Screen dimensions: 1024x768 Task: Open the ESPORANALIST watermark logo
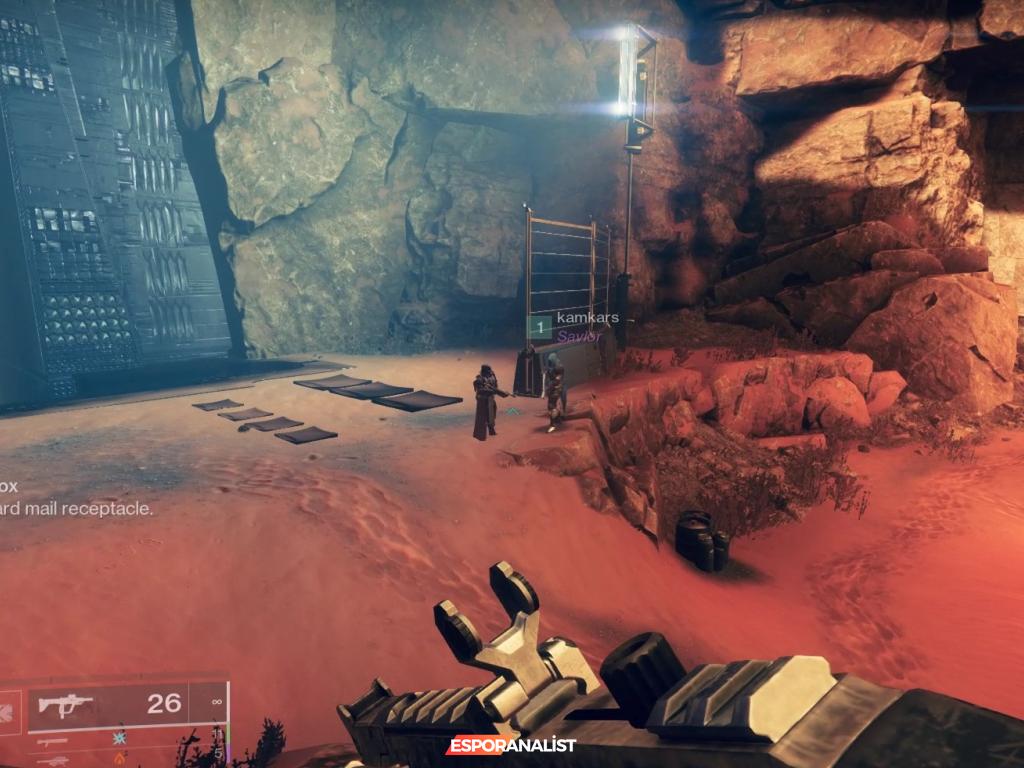tap(511, 745)
